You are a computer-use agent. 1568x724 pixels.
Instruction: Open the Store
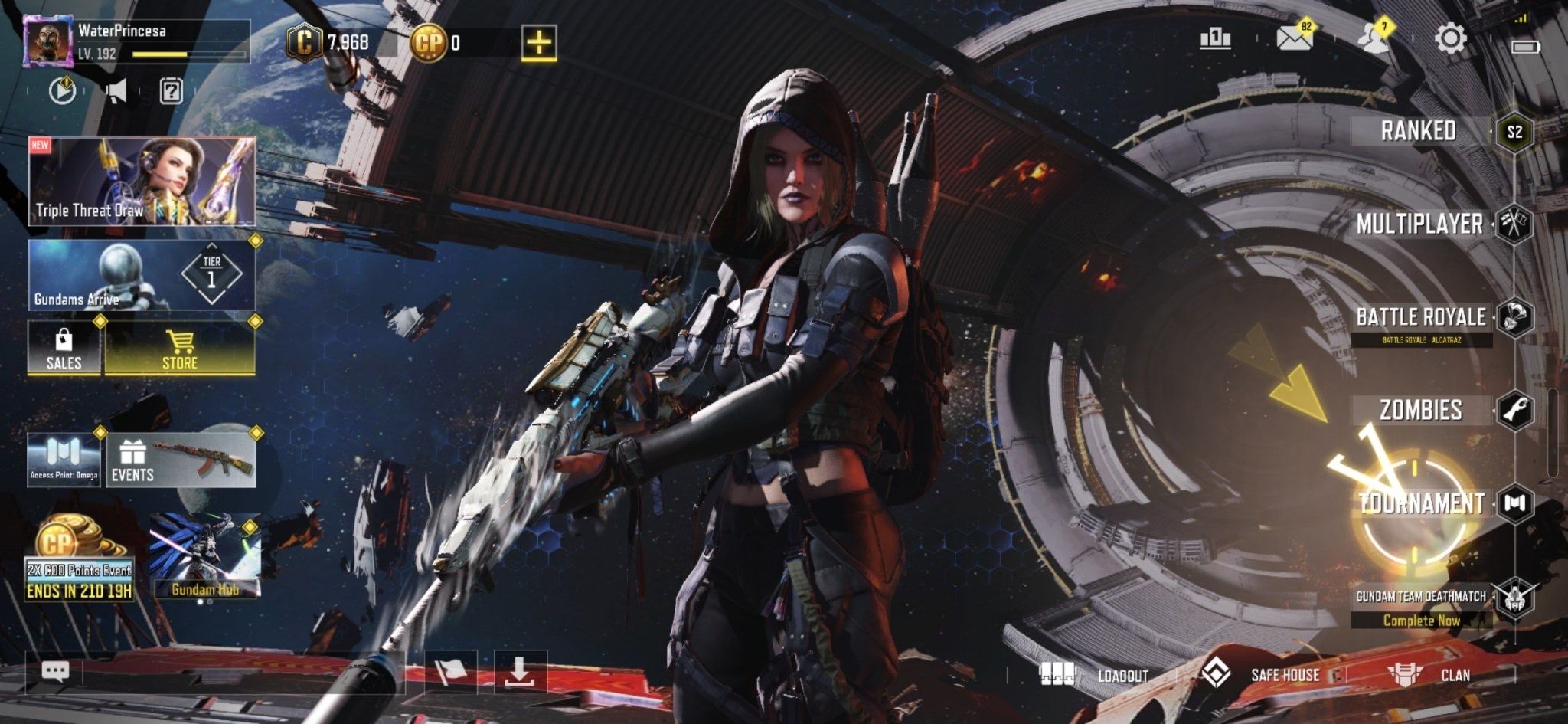click(180, 349)
